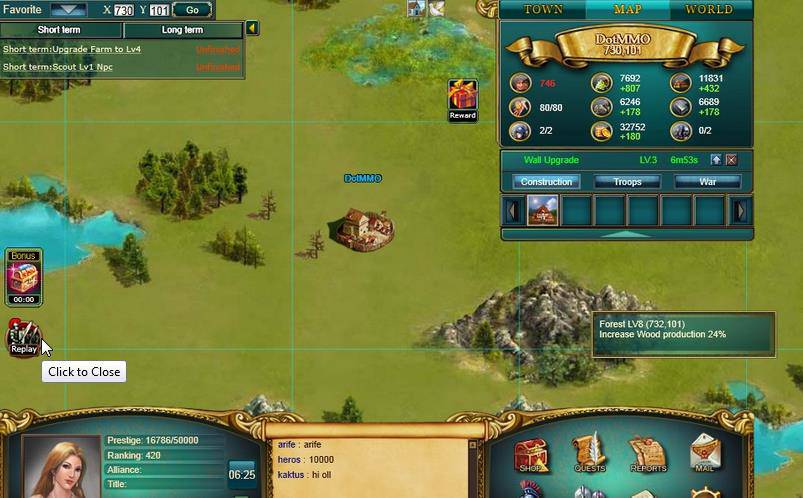Select the Short term quests tab

click(x=59, y=30)
